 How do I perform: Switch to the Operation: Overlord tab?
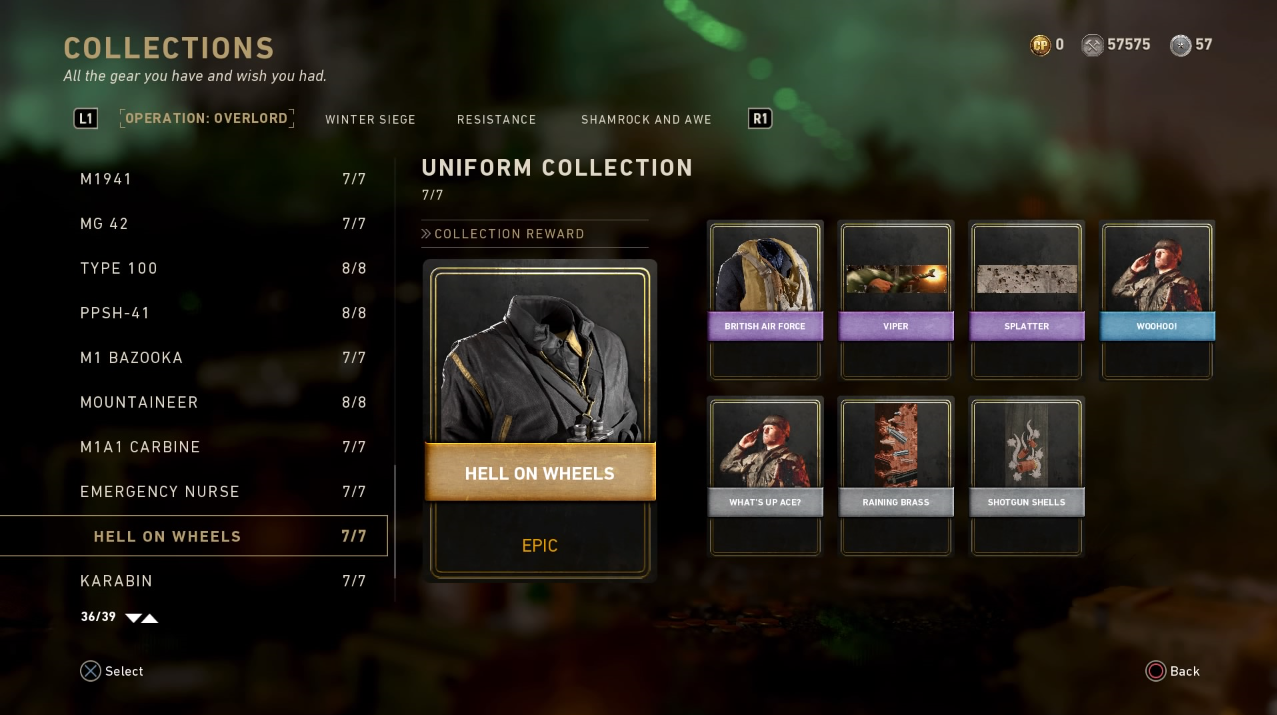click(206, 119)
